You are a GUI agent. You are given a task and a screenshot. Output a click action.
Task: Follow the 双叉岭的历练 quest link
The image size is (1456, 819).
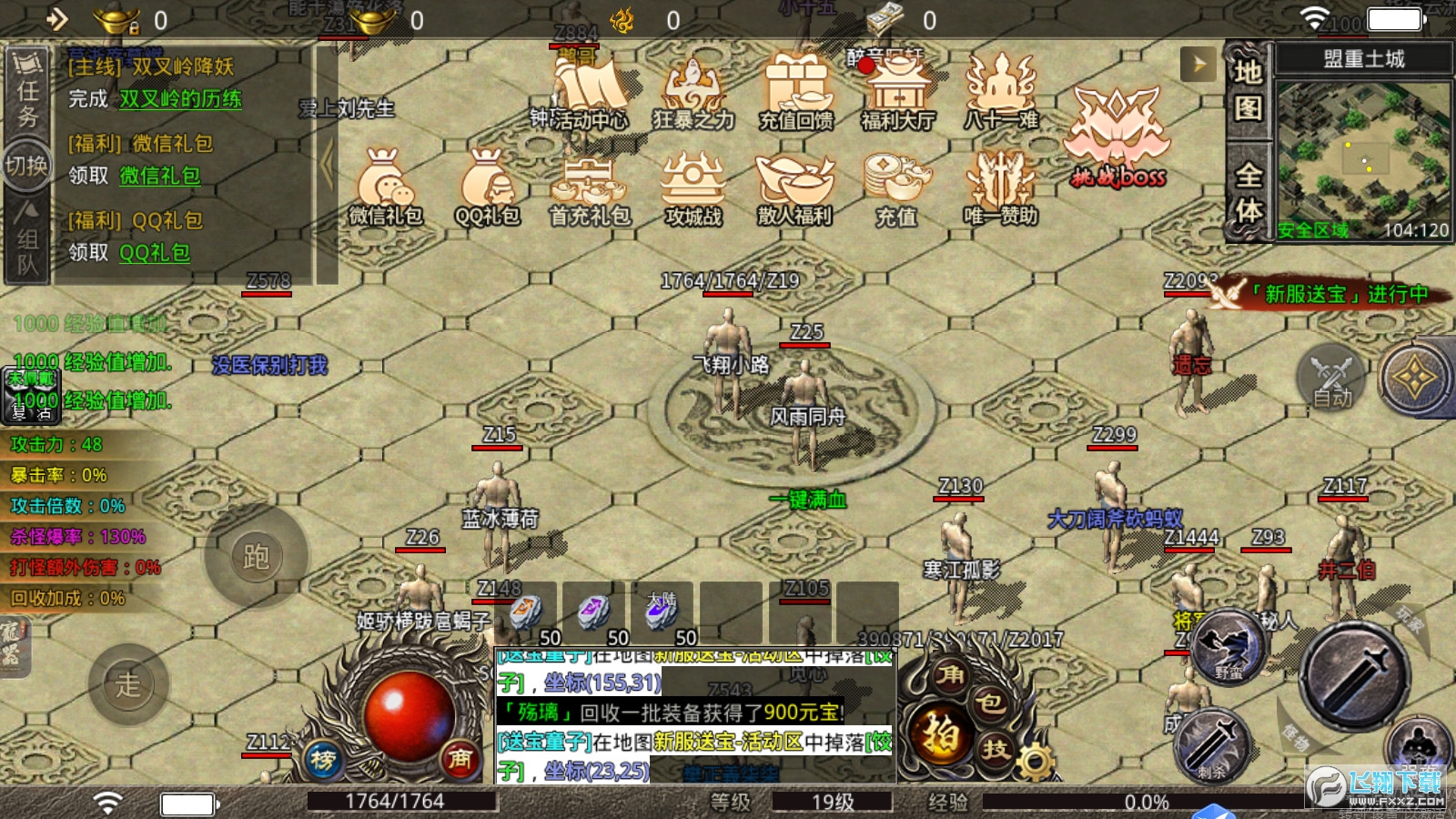pos(181,99)
